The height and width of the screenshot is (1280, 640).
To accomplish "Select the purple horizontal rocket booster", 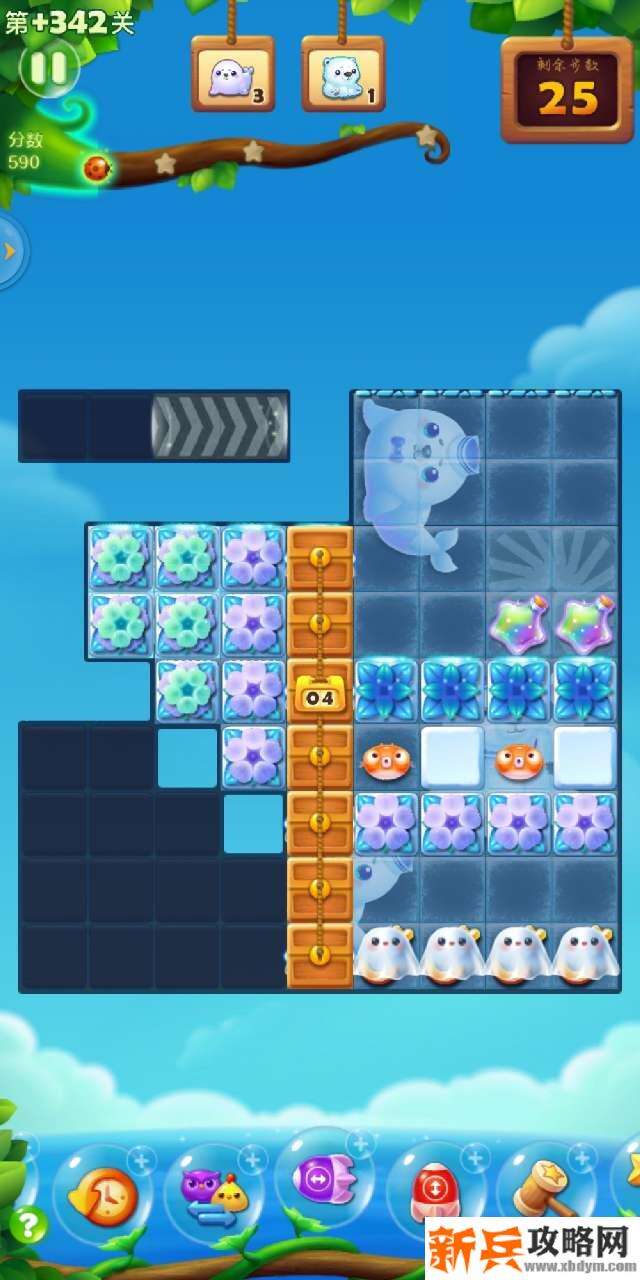I will [x=323, y=1177].
